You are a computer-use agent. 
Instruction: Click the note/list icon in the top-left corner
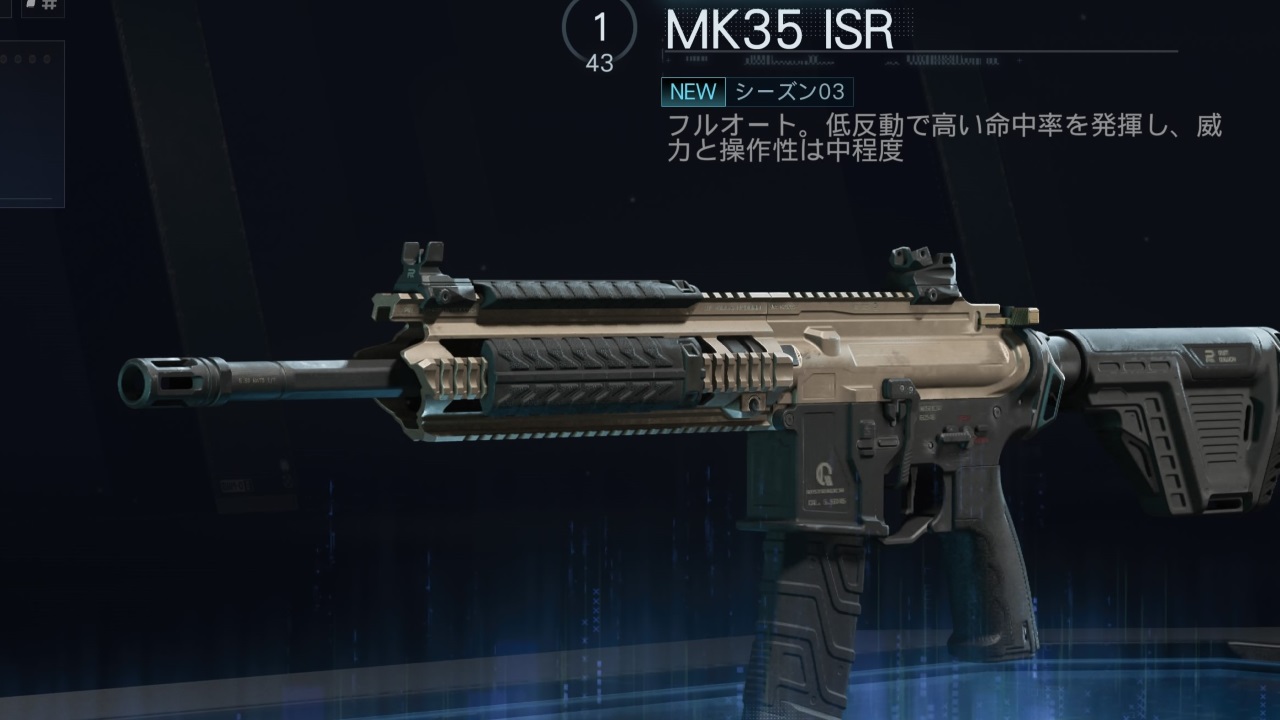(x=31, y=5)
